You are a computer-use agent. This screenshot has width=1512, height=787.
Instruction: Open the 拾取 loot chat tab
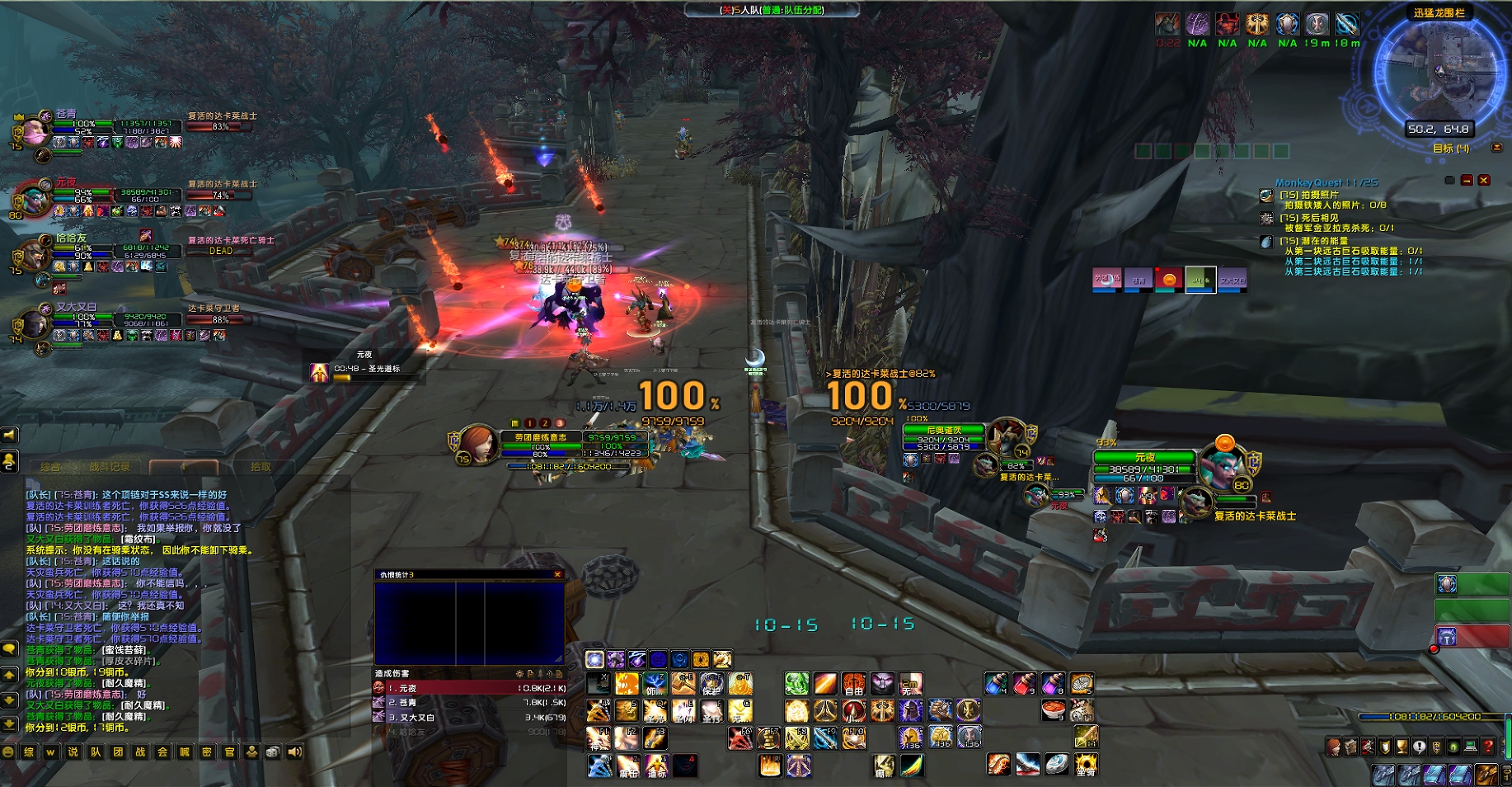pyautogui.click(x=261, y=467)
